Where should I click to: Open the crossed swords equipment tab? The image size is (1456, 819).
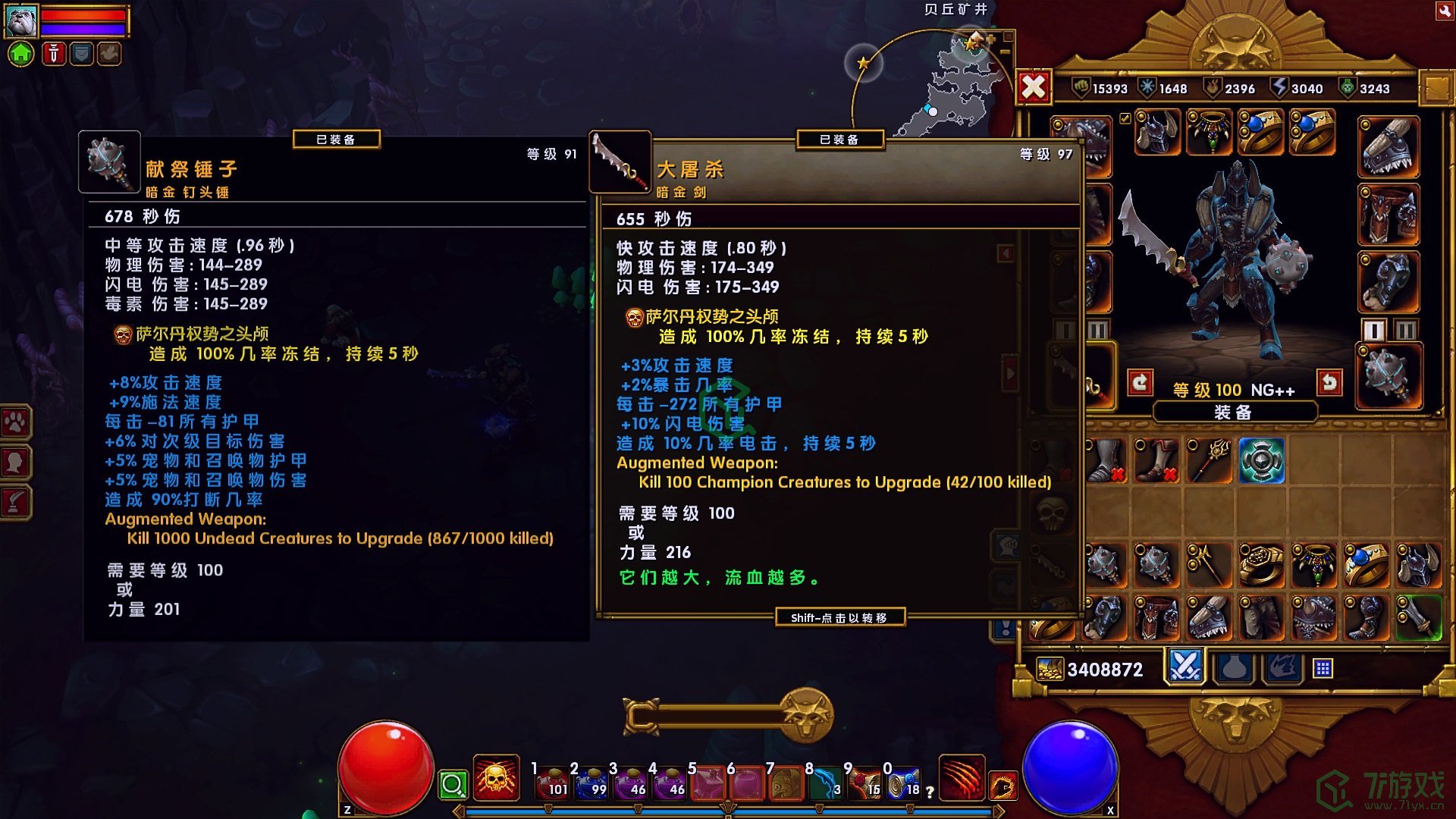[x=1185, y=667]
